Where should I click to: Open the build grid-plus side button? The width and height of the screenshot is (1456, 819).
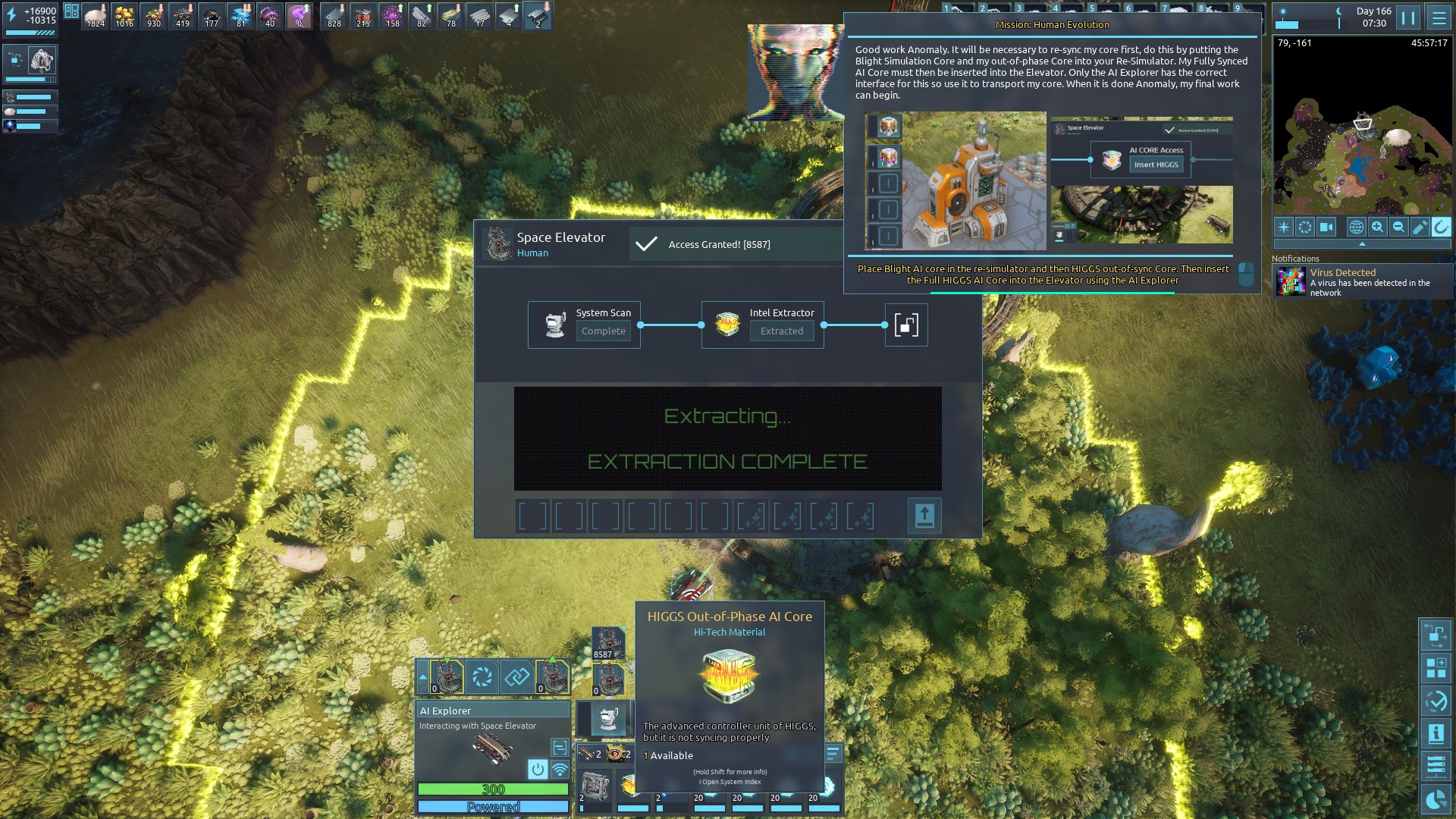pyautogui.click(x=1436, y=668)
